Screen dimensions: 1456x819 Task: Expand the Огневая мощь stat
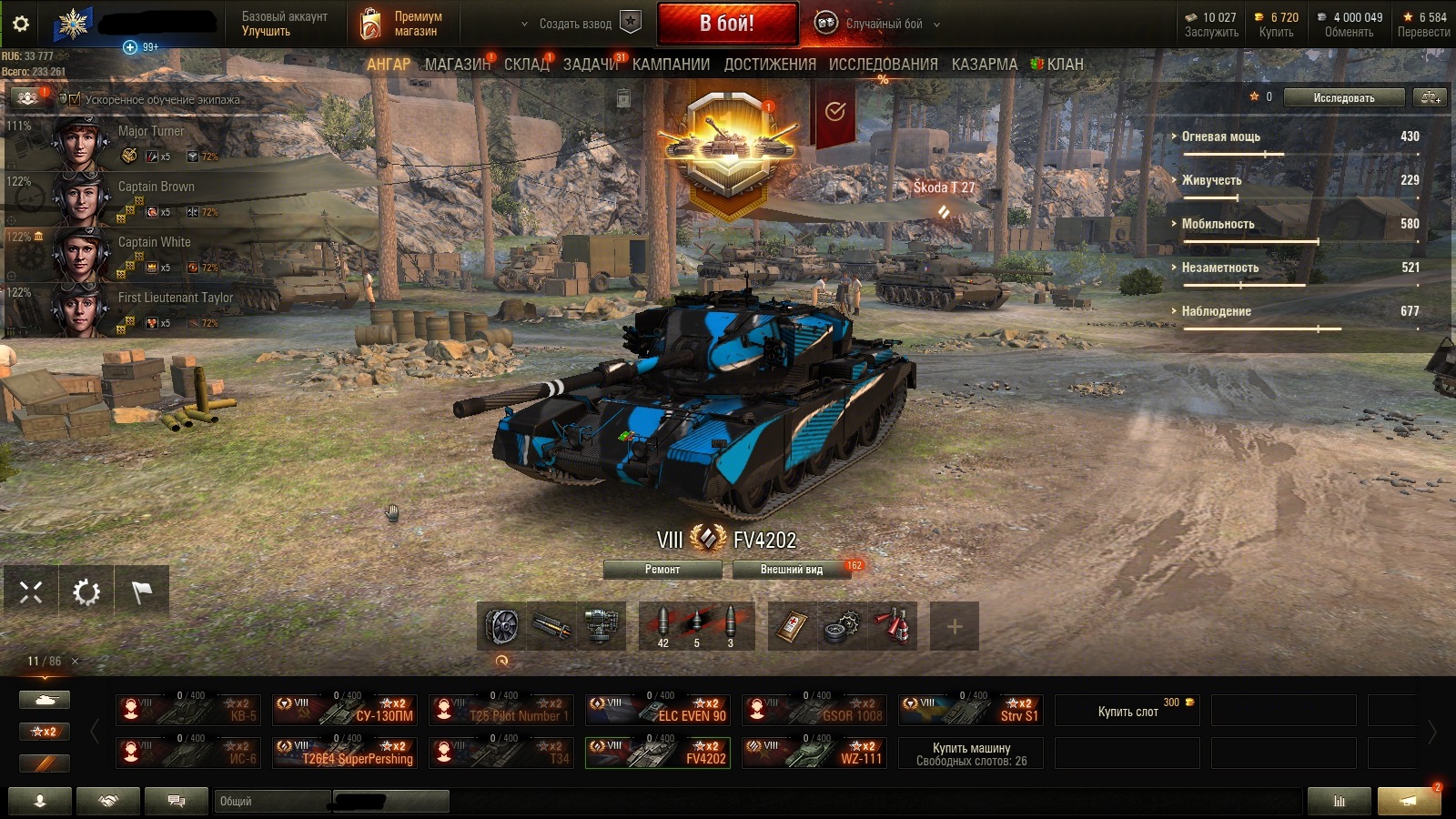1220,136
